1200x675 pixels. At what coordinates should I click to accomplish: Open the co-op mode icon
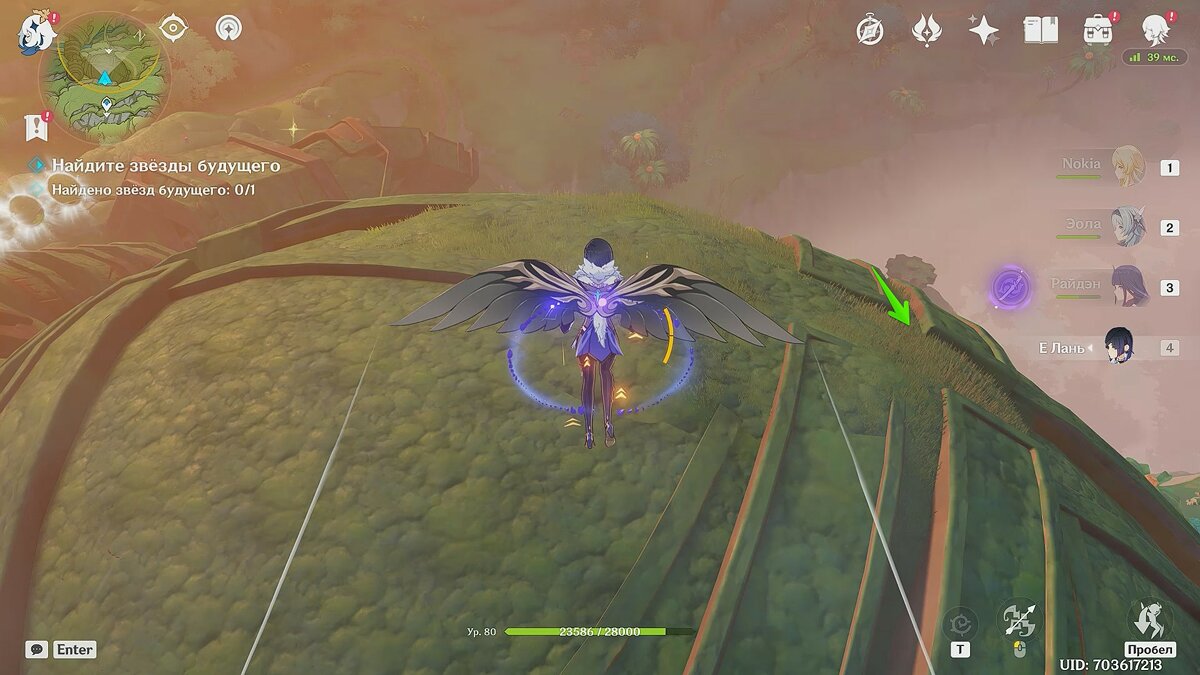tap(230, 29)
